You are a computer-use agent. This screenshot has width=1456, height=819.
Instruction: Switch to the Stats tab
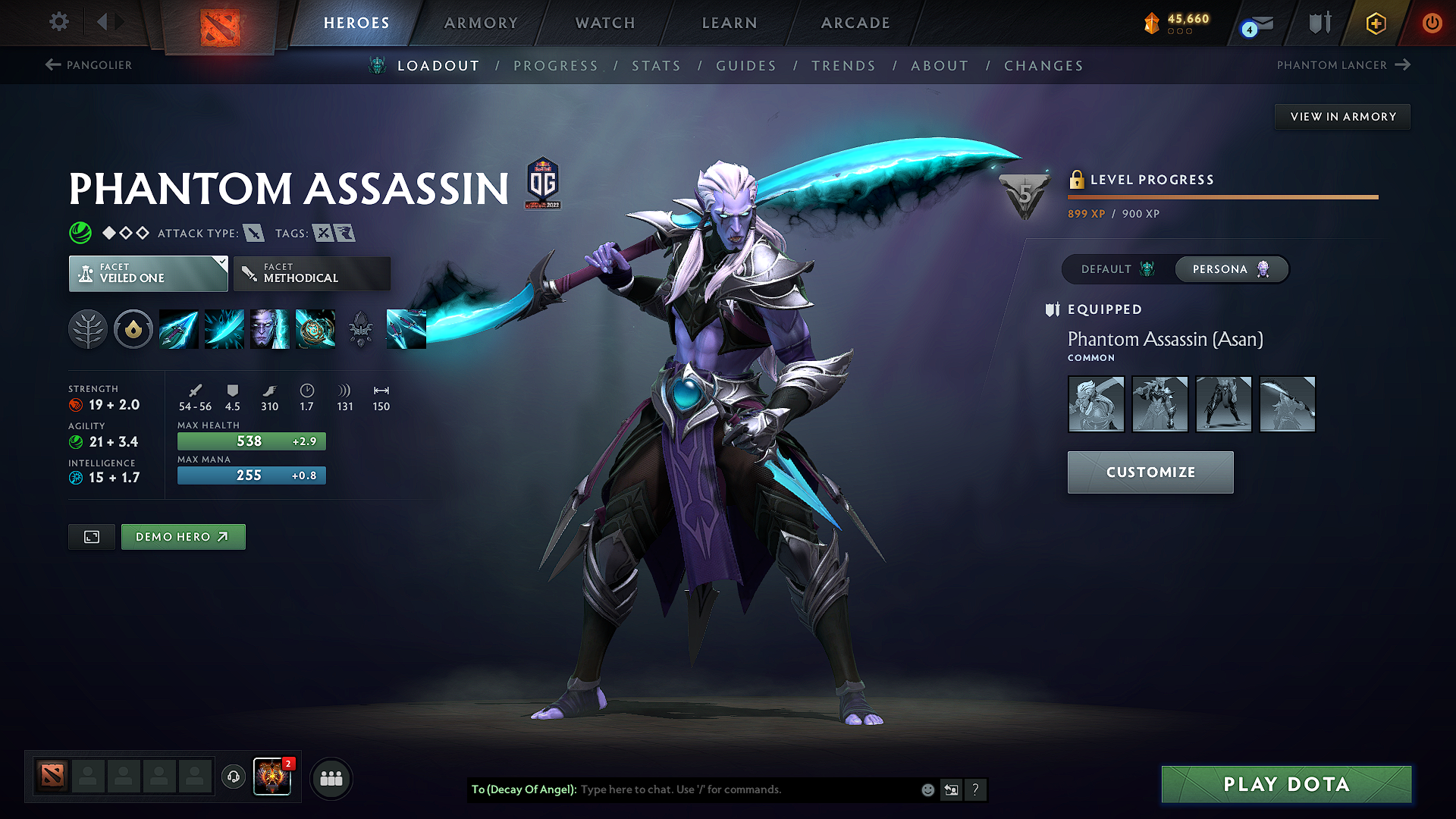click(x=657, y=66)
